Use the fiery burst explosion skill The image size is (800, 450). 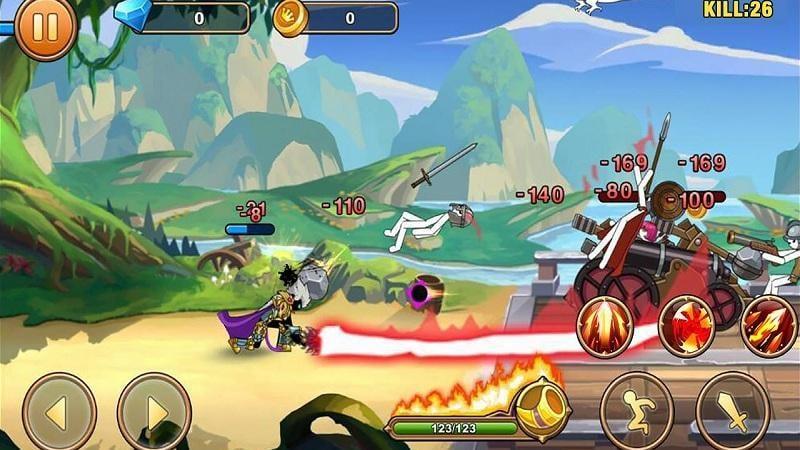tap(687, 326)
